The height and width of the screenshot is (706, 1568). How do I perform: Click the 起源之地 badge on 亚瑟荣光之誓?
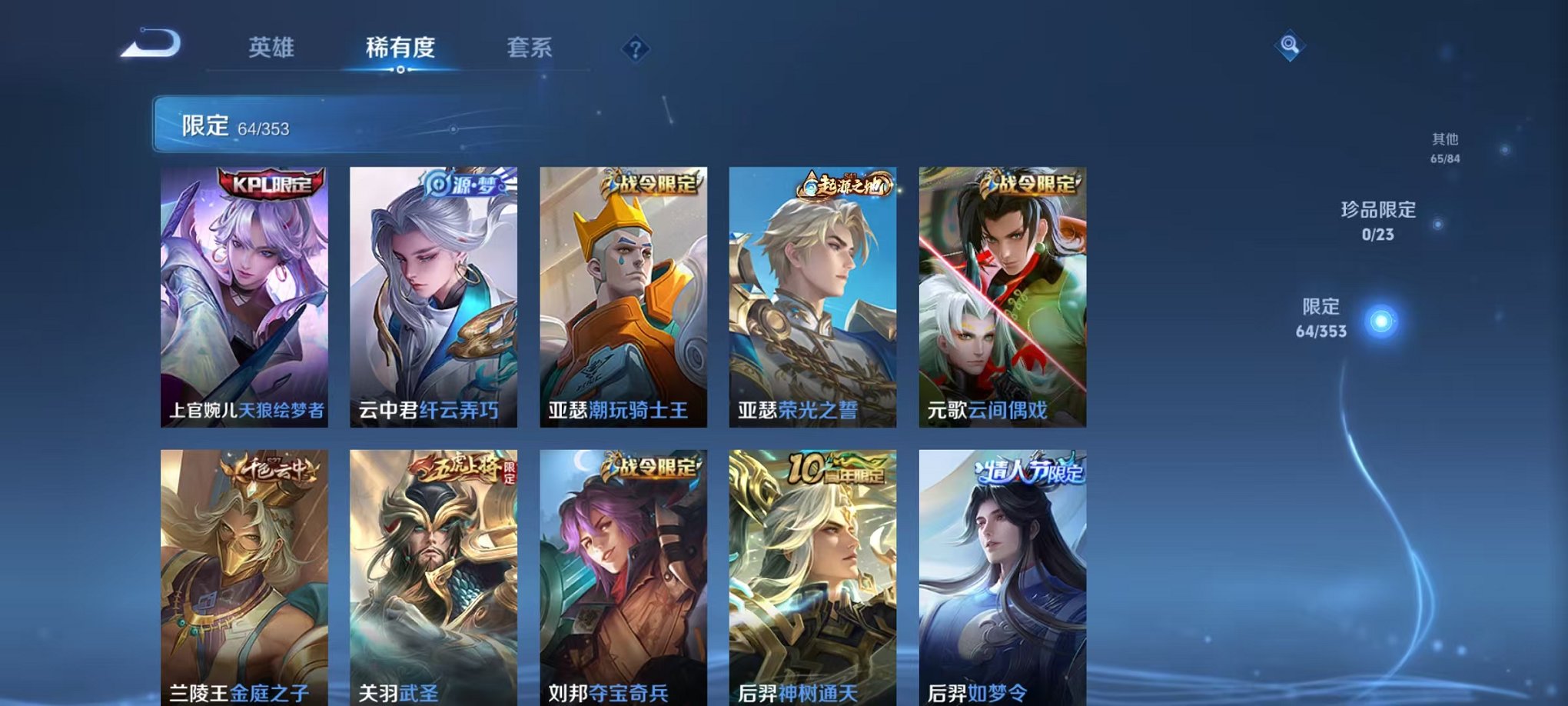click(x=845, y=184)
